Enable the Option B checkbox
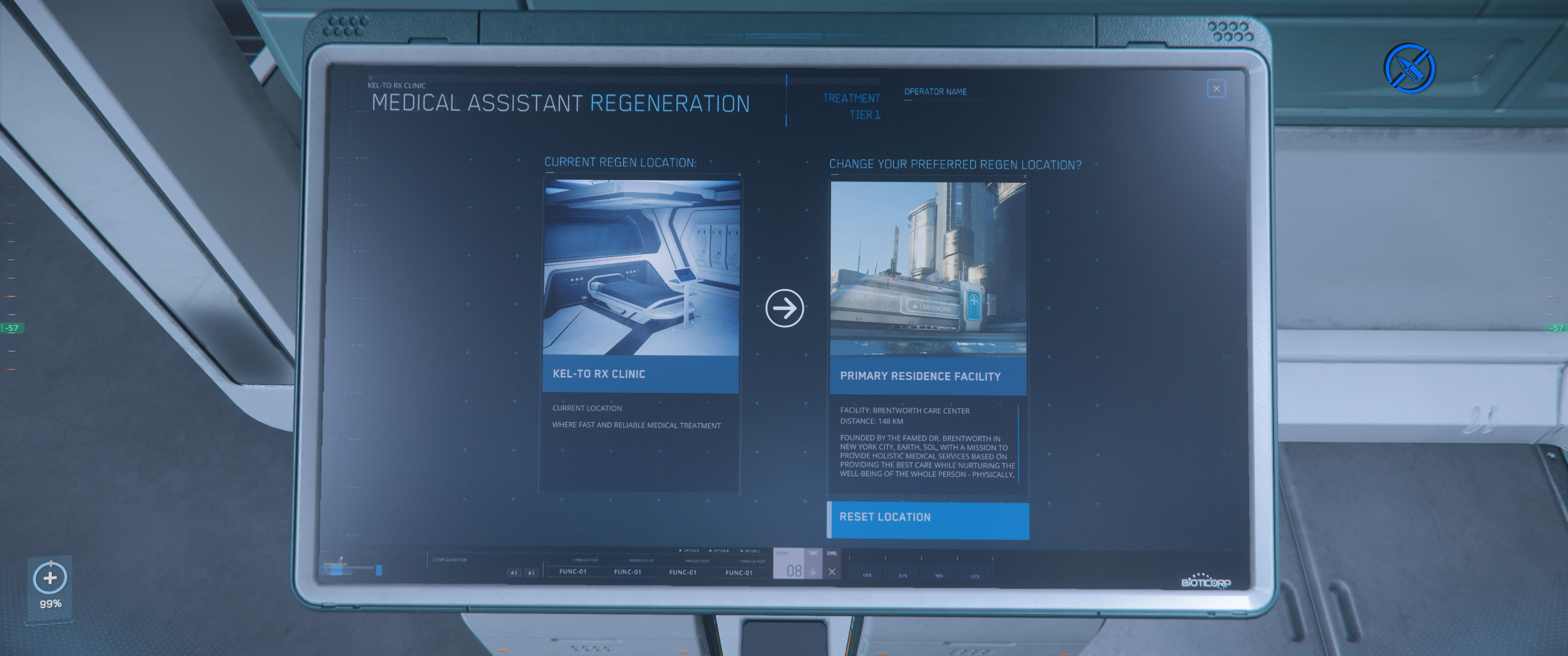This screenshot has height=656, width=1568. click(710, 551)
